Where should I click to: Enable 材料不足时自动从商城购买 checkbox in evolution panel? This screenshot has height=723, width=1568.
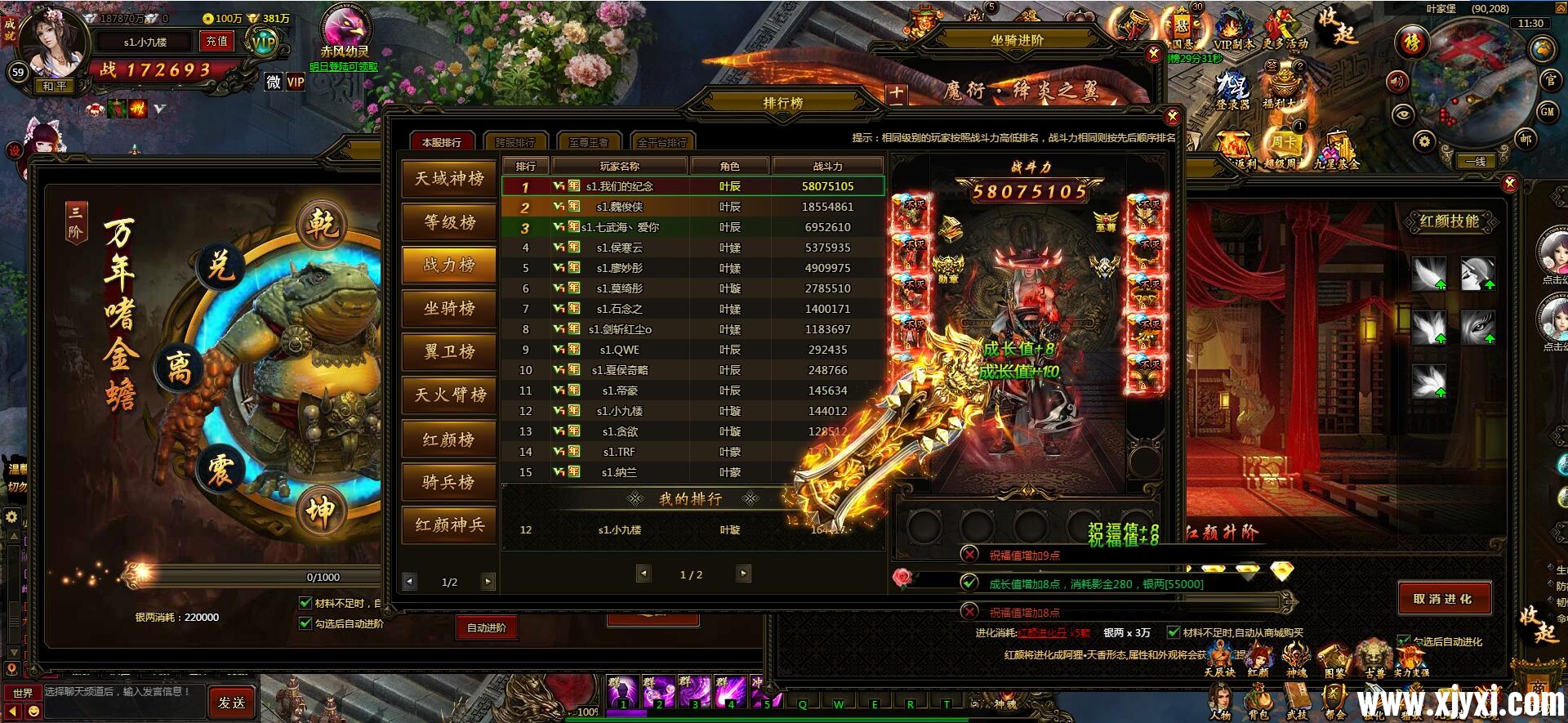[1174, 632]
